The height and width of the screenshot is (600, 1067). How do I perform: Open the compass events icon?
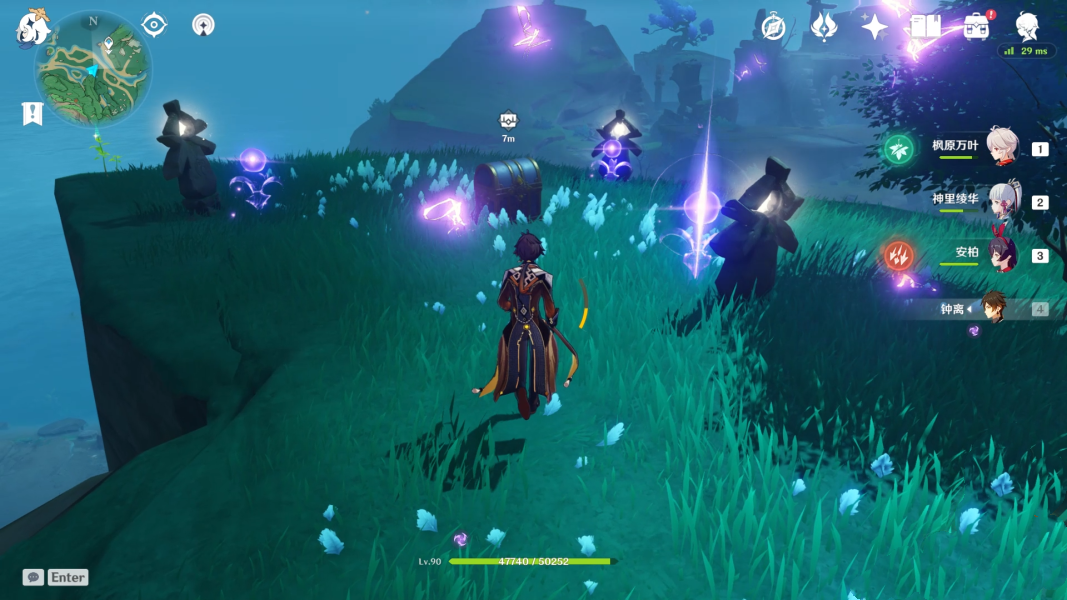point(773,27)
